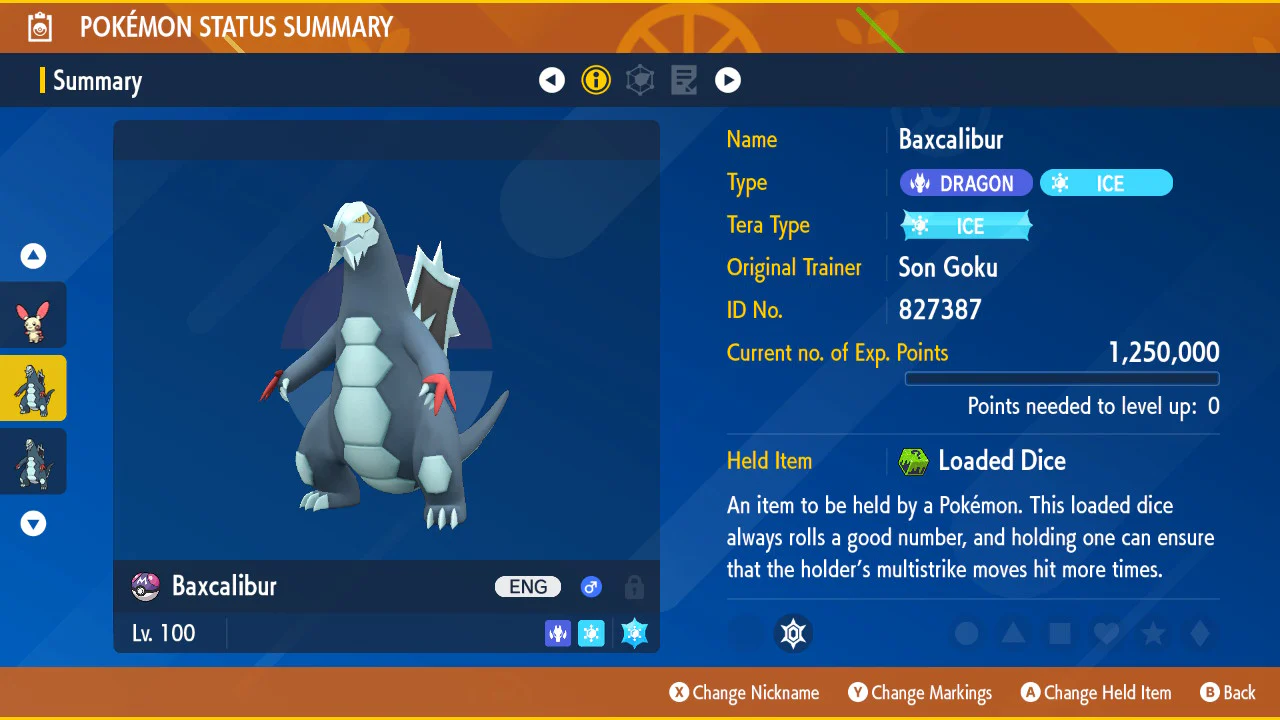Toggle the square marking
This screenshot has height=720, width=1280.
click(1060, 633)
